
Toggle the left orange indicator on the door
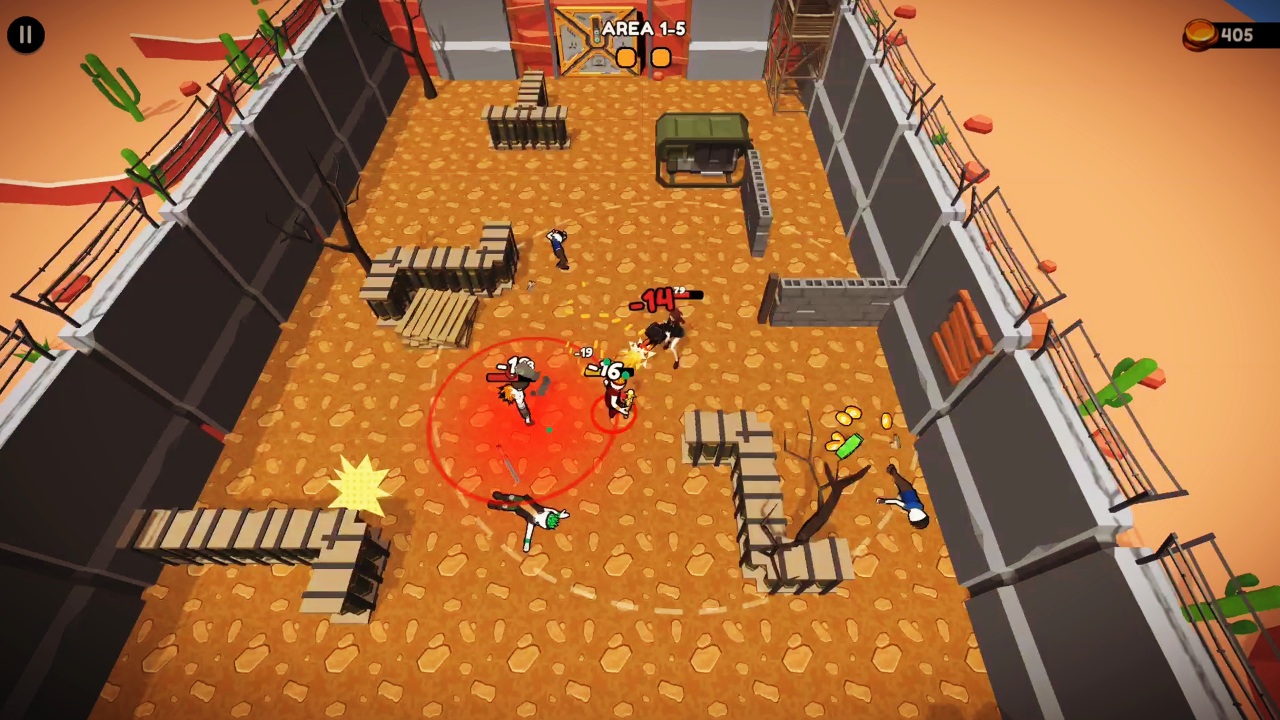click(x=626, y=57)
